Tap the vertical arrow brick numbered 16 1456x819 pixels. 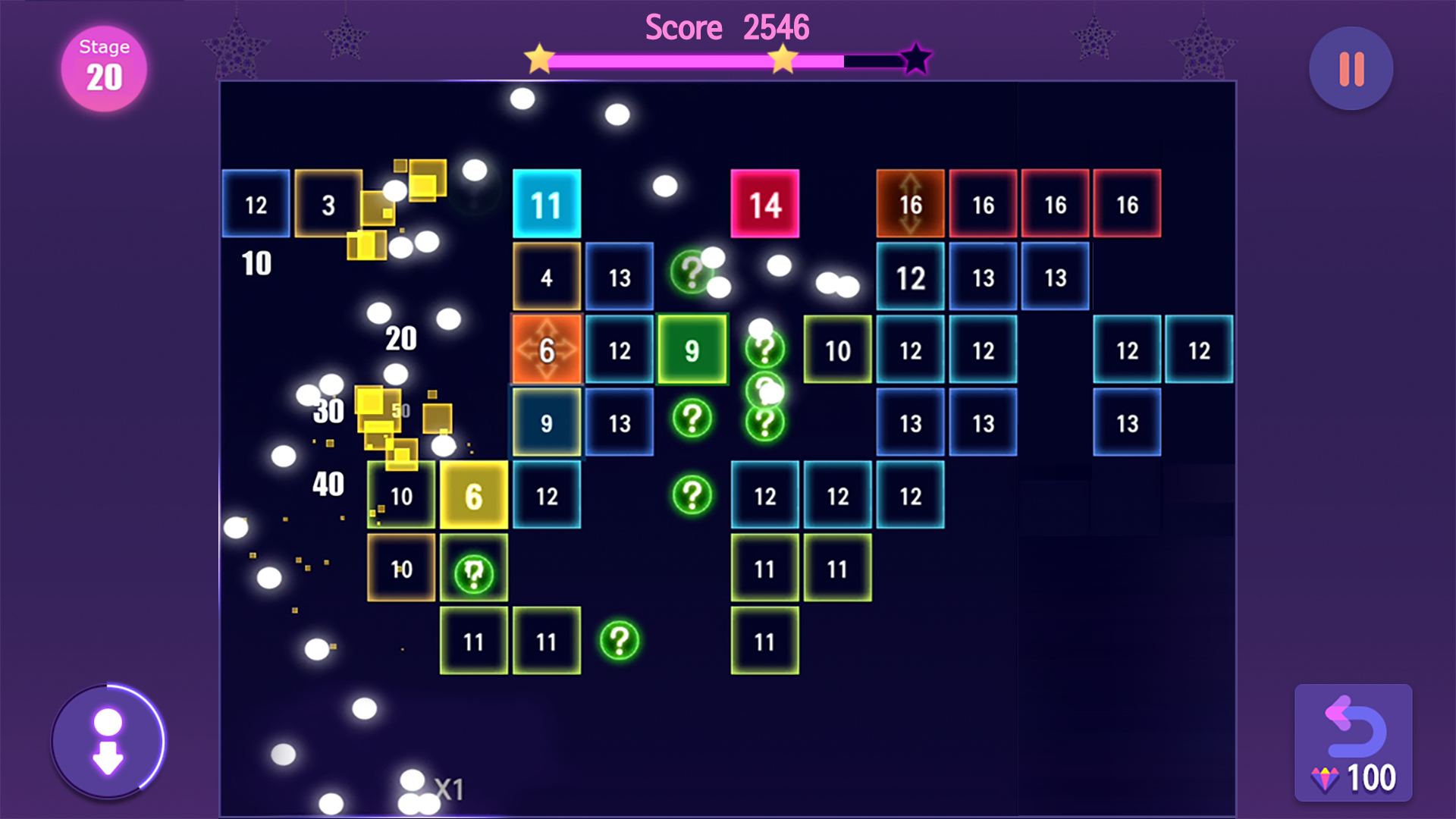tap(909, 202)
